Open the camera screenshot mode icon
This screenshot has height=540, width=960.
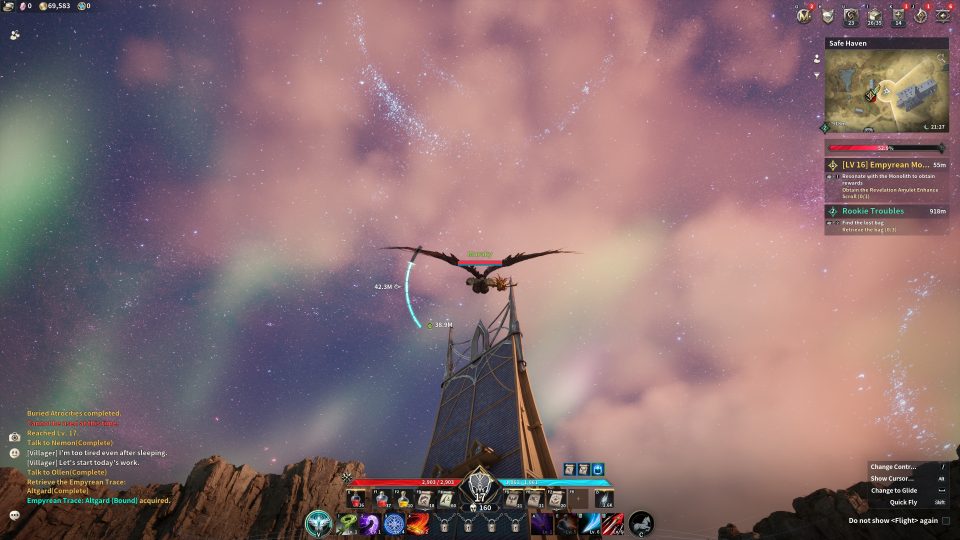coord(15,438)
